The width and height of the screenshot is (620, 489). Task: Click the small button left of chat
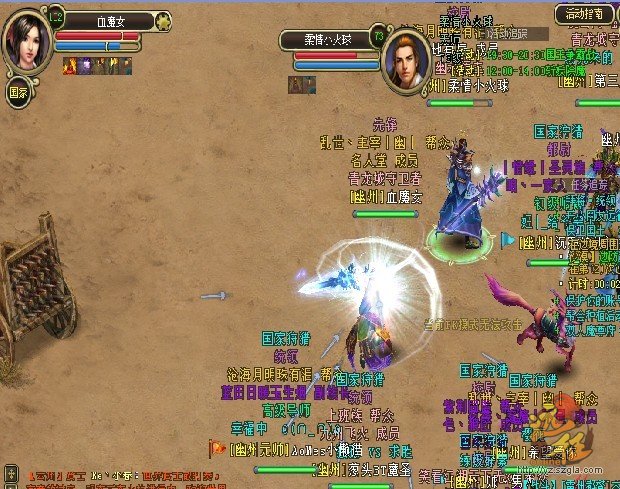[10, 471]
